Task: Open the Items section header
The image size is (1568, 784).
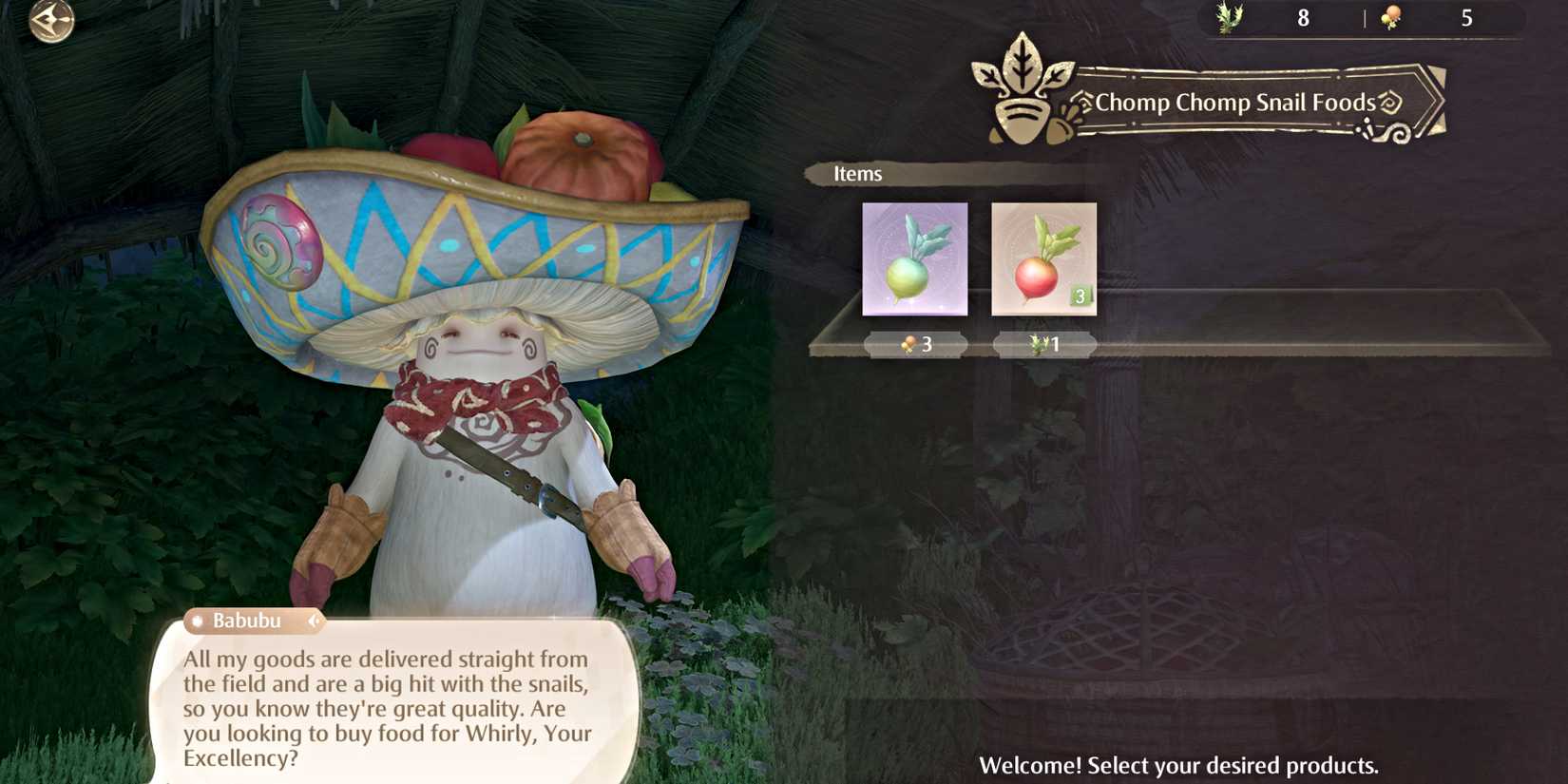Action: tap(858, 174)
